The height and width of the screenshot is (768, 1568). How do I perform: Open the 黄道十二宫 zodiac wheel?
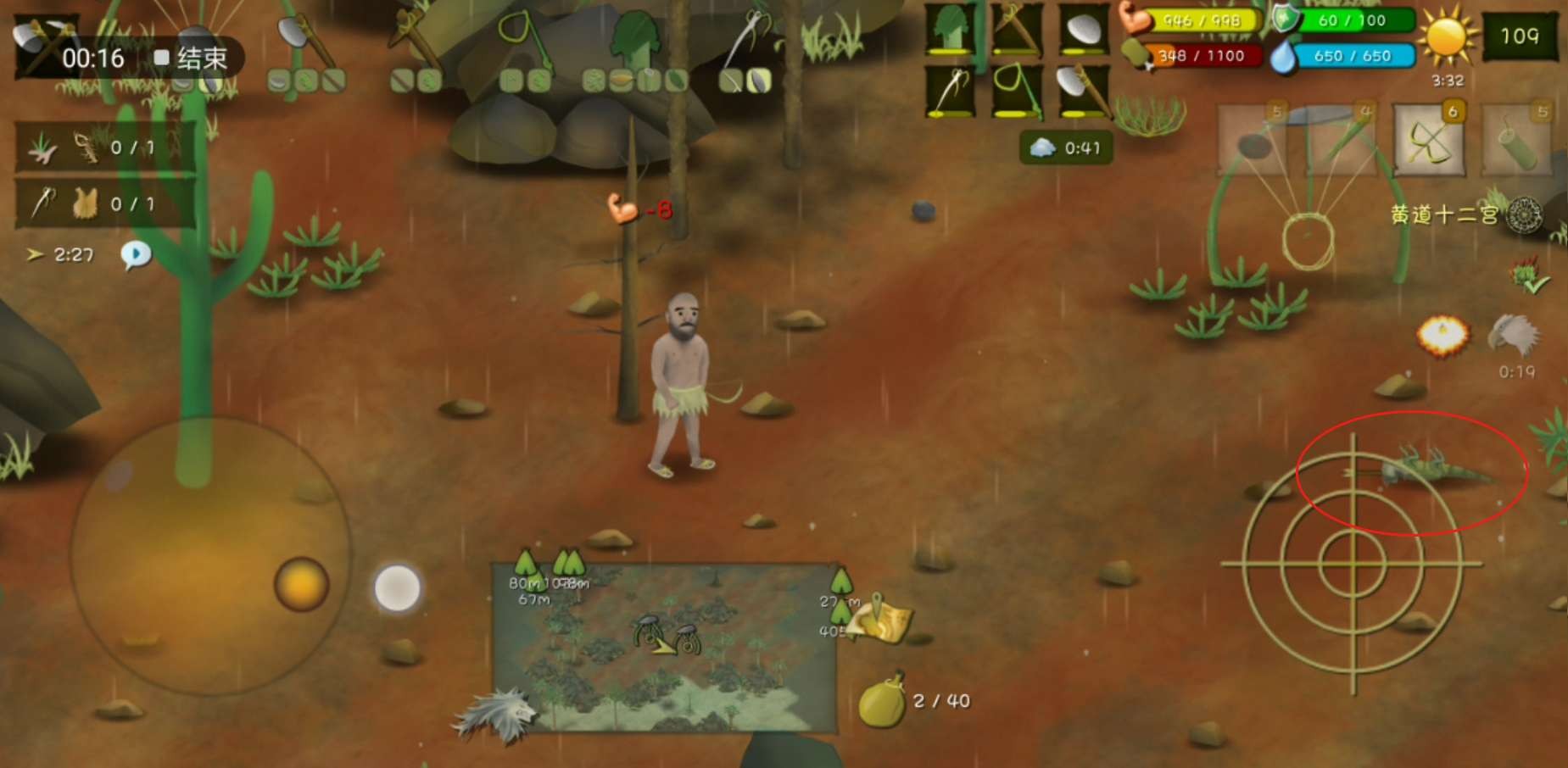pos(1523,215)
